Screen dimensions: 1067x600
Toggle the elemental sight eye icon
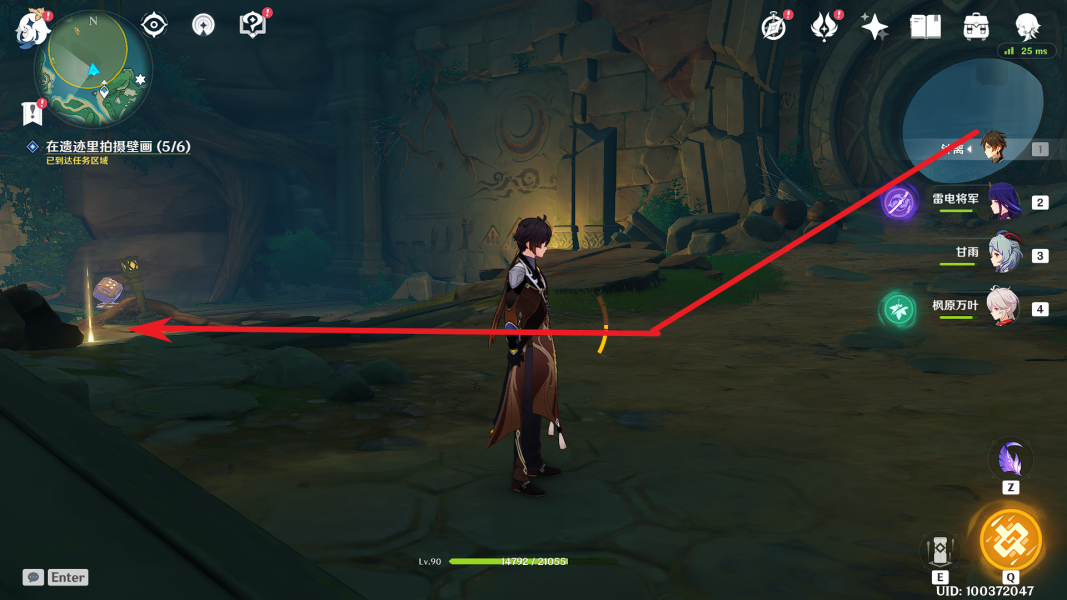(x=154, y=25)
